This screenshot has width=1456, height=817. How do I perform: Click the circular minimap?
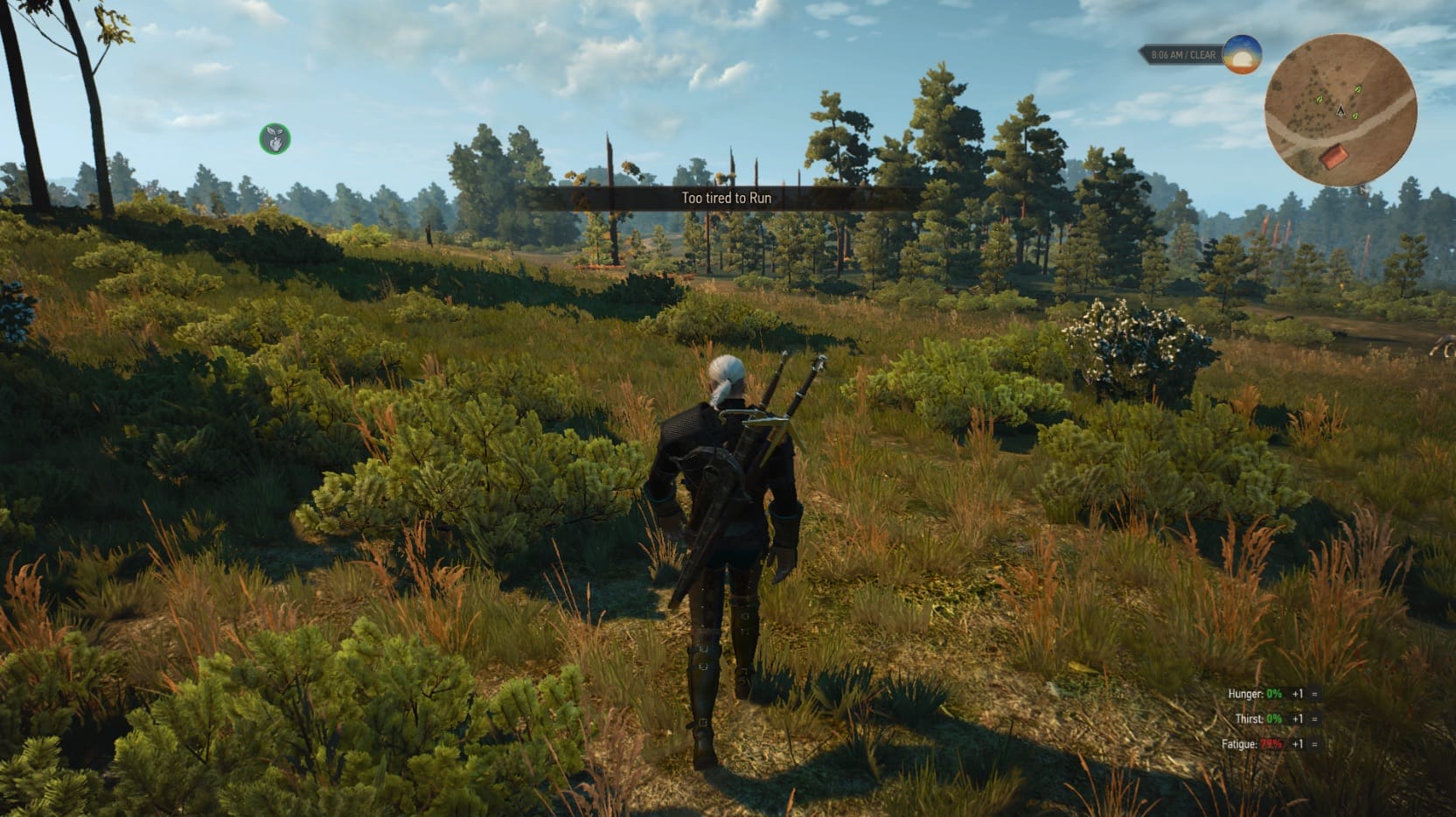pos(1340,110)
